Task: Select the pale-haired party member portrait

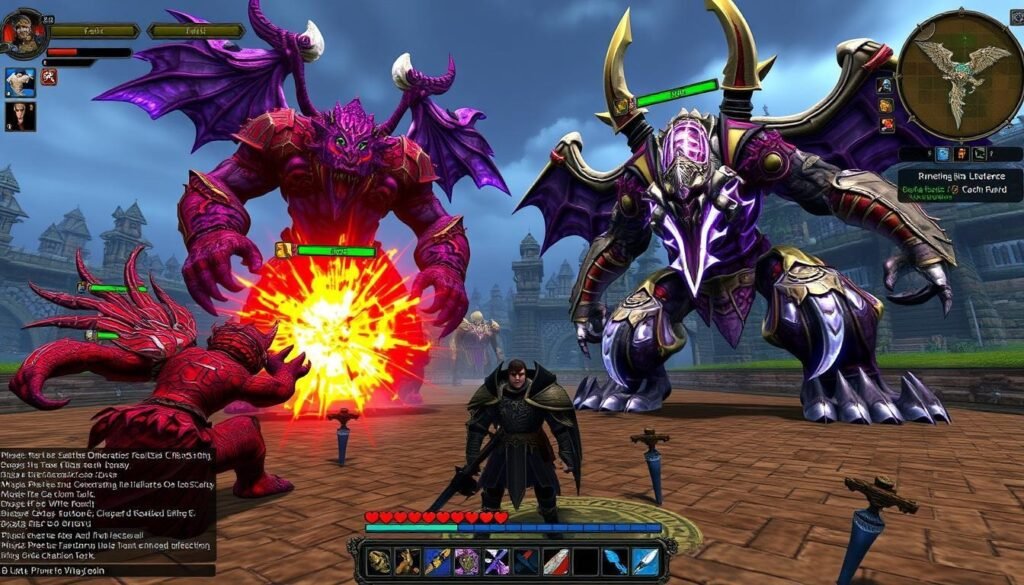Action: click(x=20, y=82)
